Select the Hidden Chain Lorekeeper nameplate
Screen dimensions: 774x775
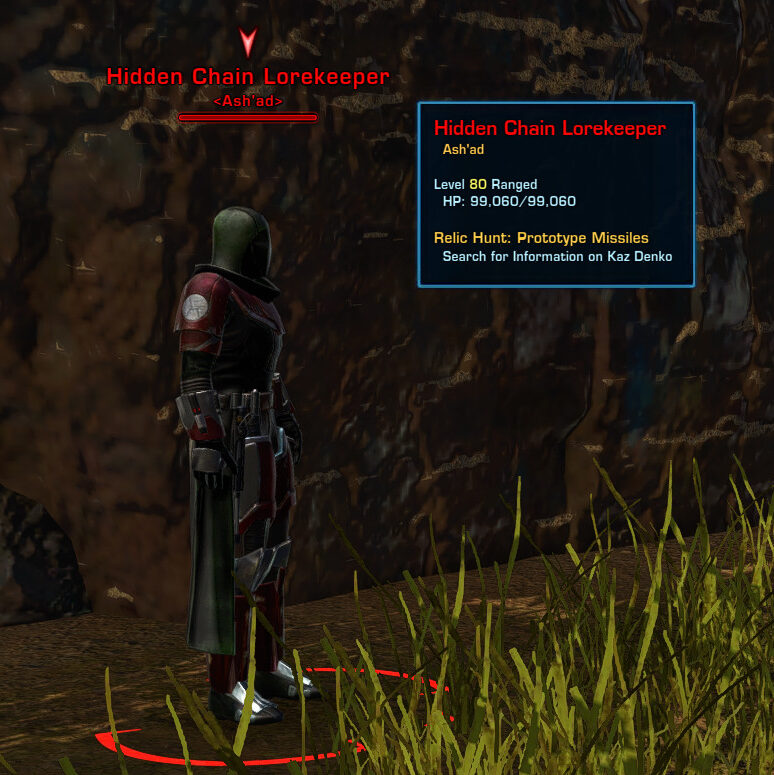248,77
